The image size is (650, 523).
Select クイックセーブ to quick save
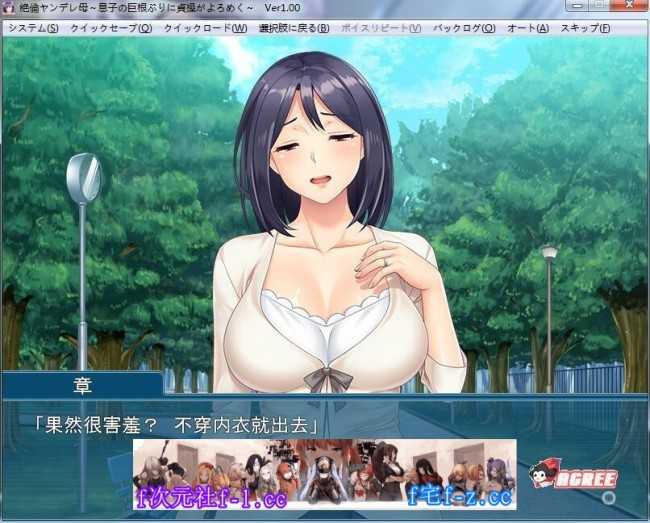pyautogui.click(x=111, y=28)
